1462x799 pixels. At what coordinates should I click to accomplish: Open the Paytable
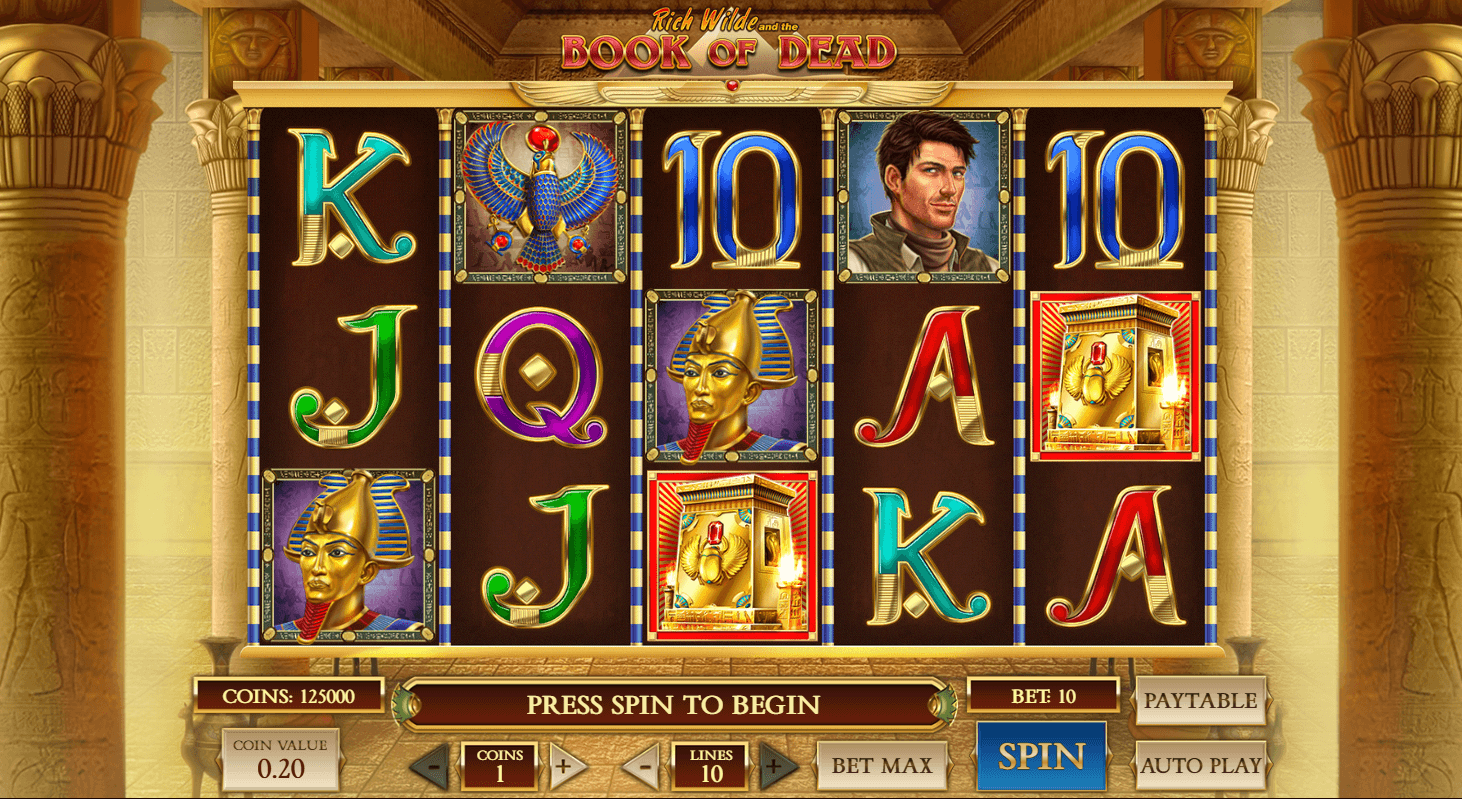(1200, 701)
